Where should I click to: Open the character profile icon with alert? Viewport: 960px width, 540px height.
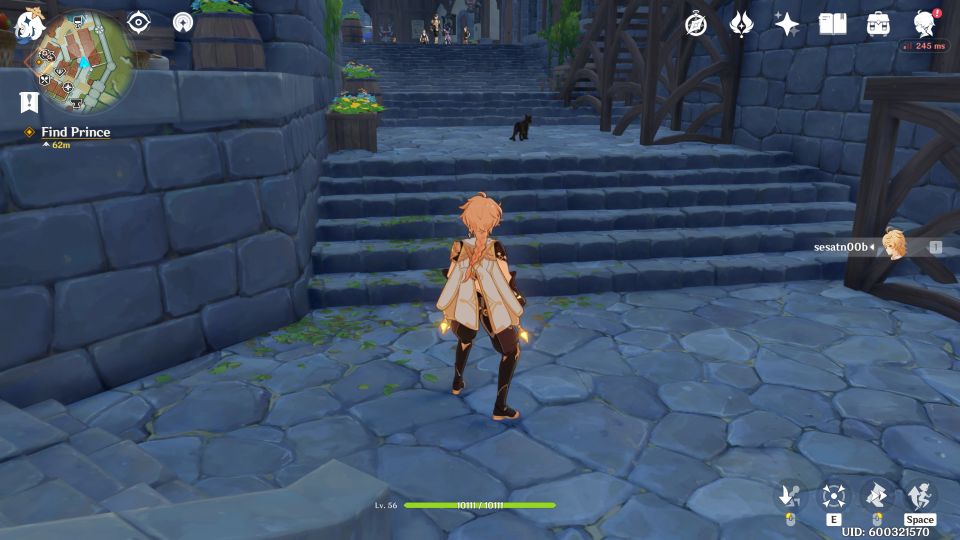click(924, 23)
